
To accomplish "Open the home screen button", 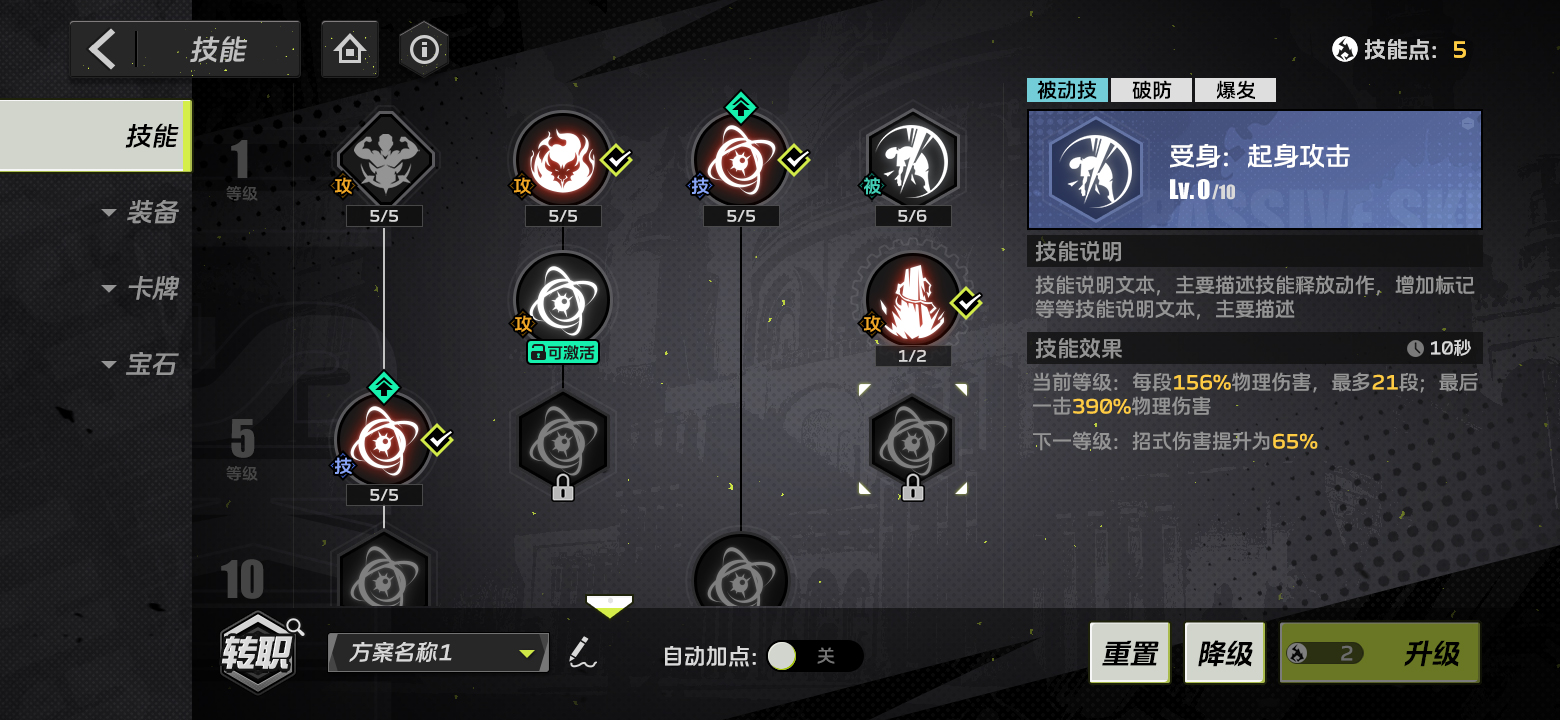I will point(349,49).
